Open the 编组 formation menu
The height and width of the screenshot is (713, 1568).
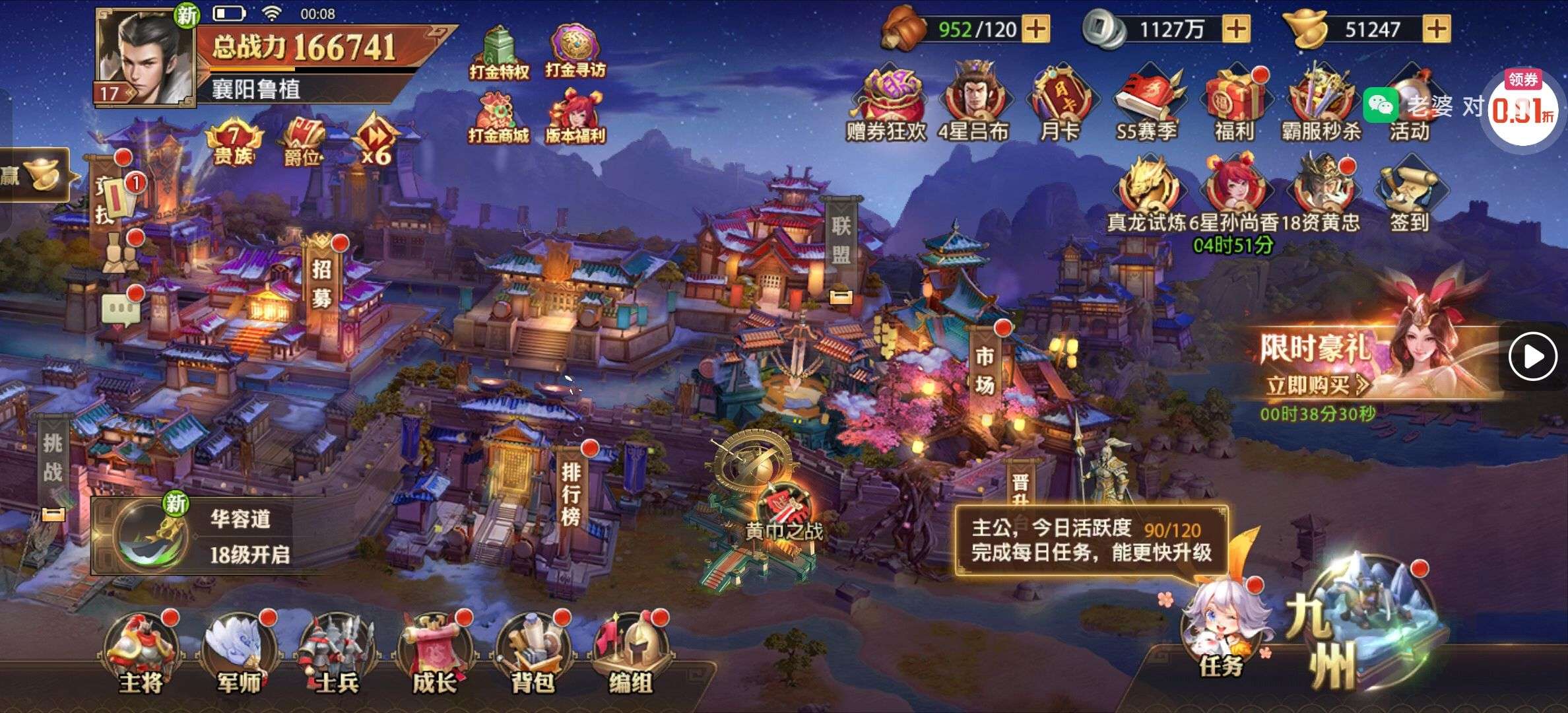click(x=630, y=654)
